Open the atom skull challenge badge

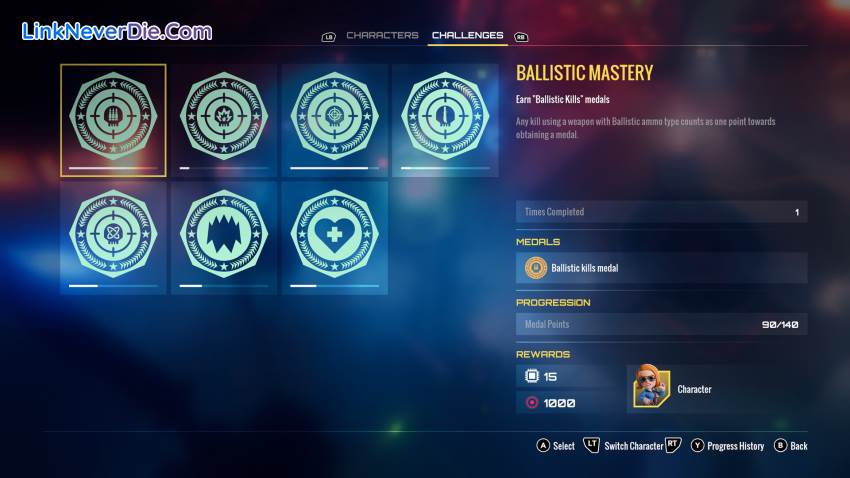click(113, 237)
